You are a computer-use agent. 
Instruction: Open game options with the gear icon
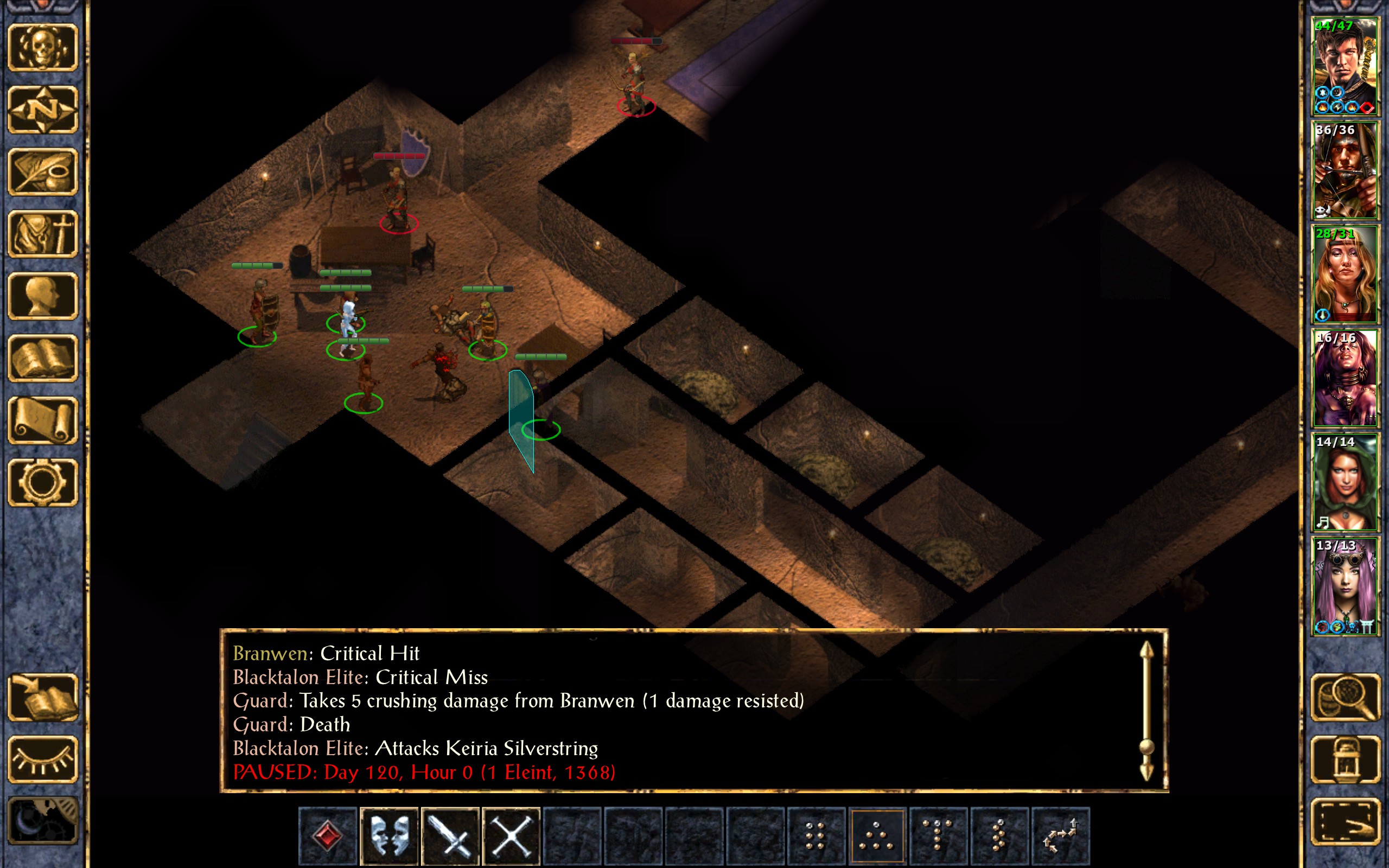click(43, 483)
